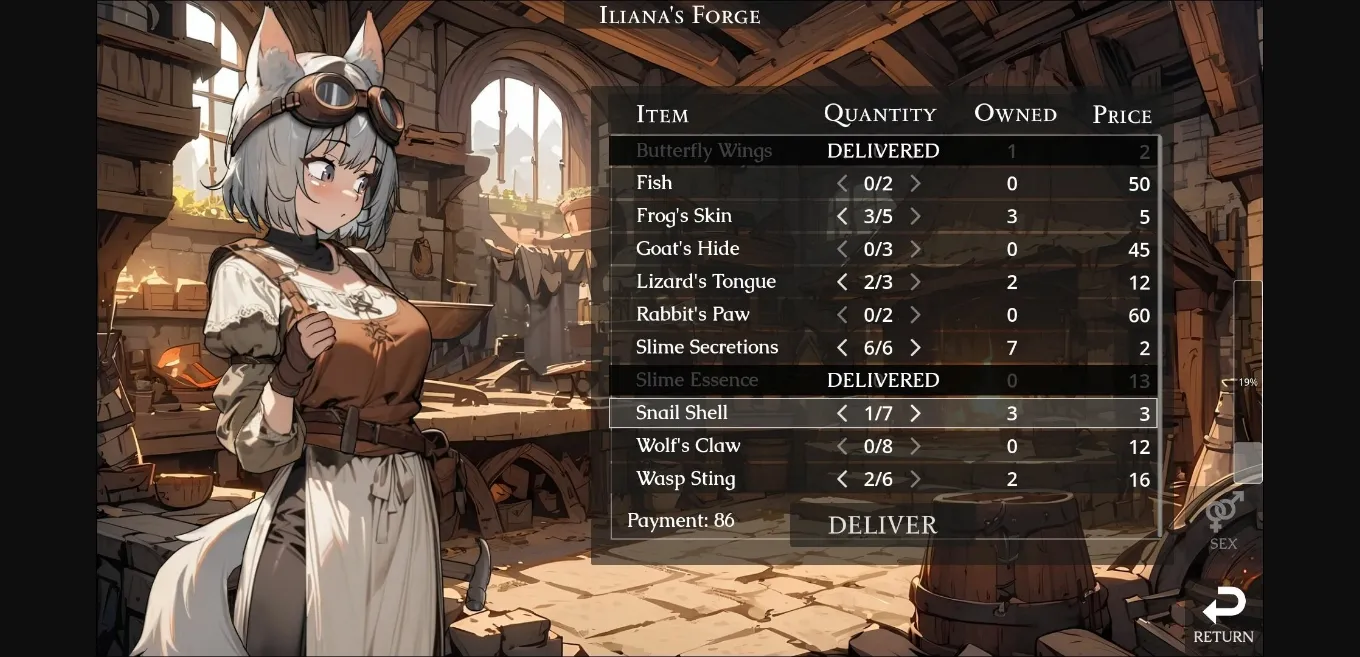
Task: Decrease Frog's Skin delivery quantity
Action: pyautogui.click(x=842, y=217)
